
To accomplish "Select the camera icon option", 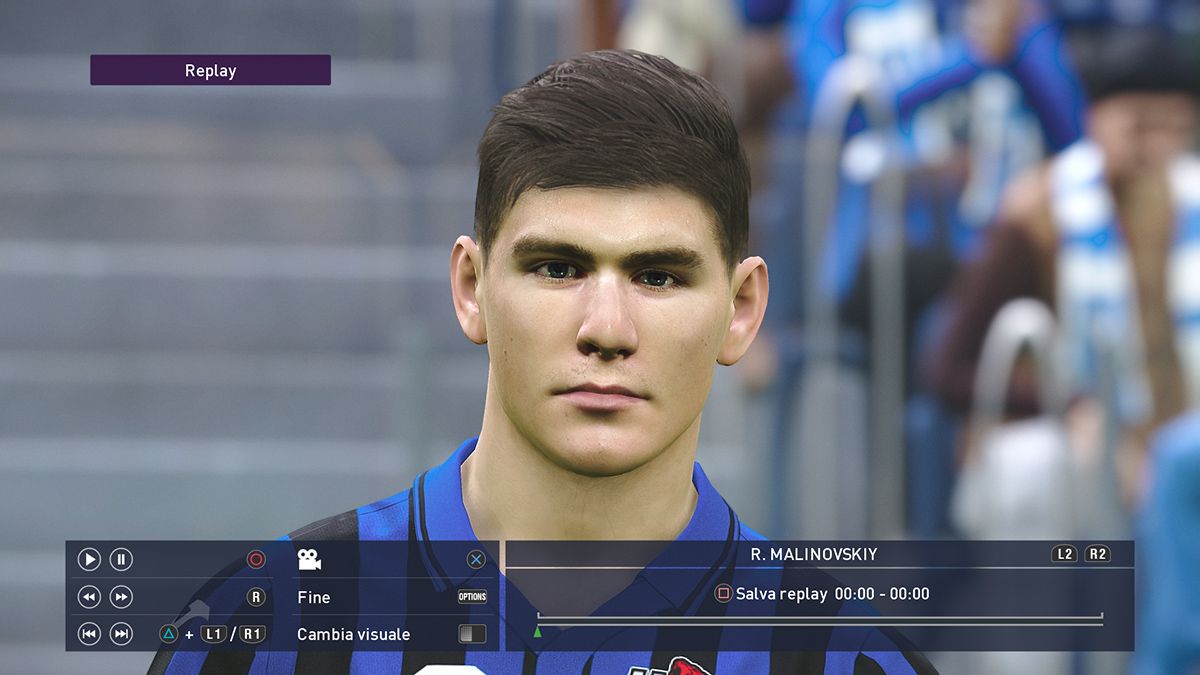I will [x=309, y=560].
